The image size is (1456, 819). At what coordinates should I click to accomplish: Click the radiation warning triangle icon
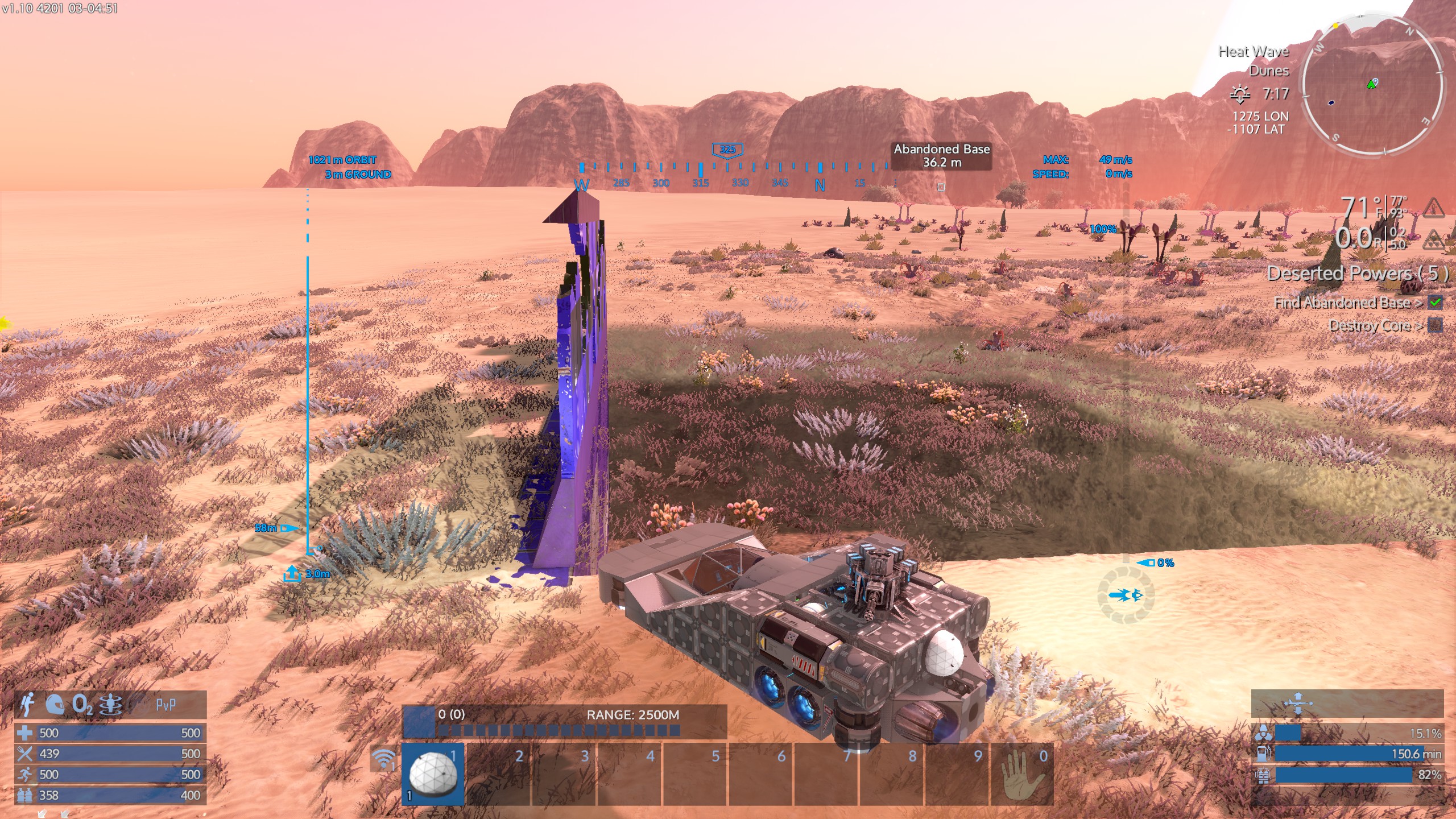point(1434,240)
